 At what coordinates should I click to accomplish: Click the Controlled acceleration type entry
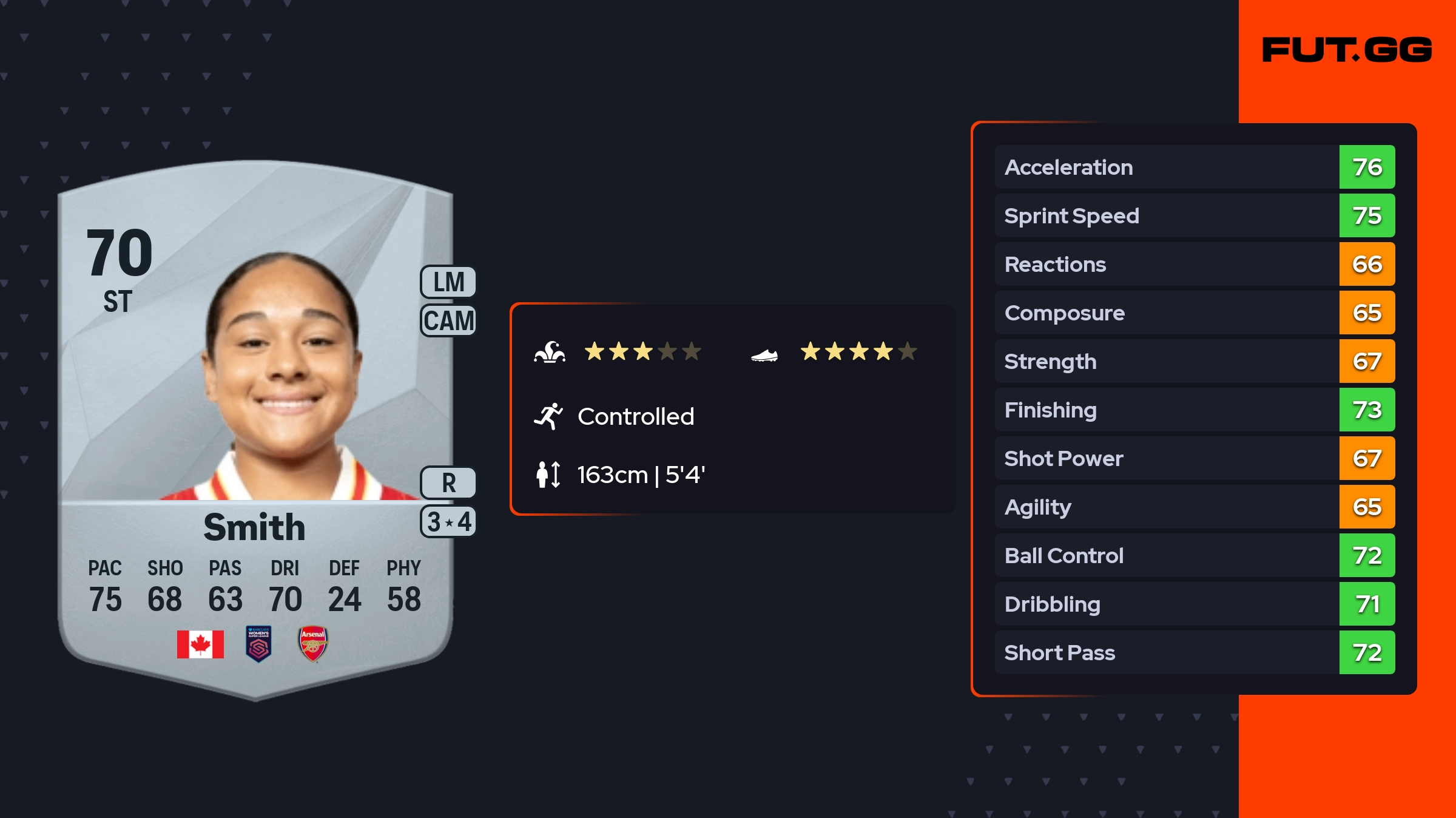(635, 416)
